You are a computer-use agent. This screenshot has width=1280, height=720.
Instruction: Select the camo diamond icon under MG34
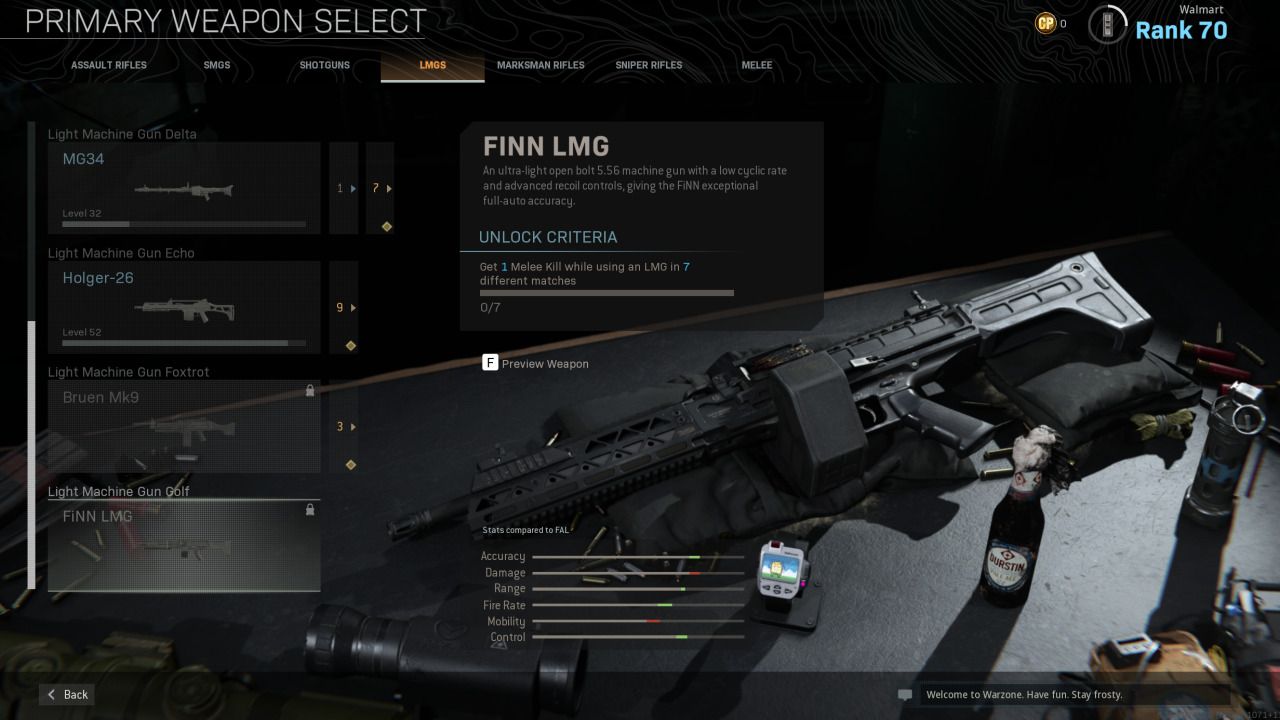click(x=386, y=227)
